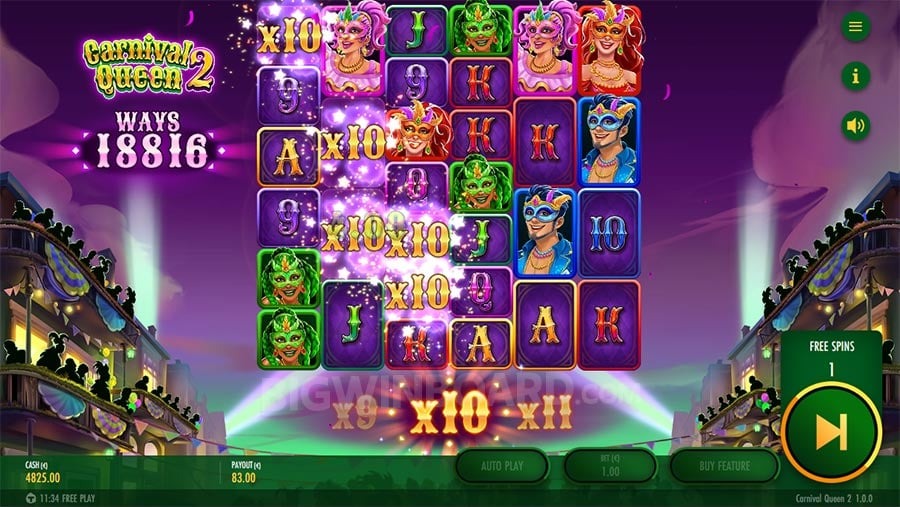Choose the Buy Feature button
The image size is (900, 507).
[724, 466]
